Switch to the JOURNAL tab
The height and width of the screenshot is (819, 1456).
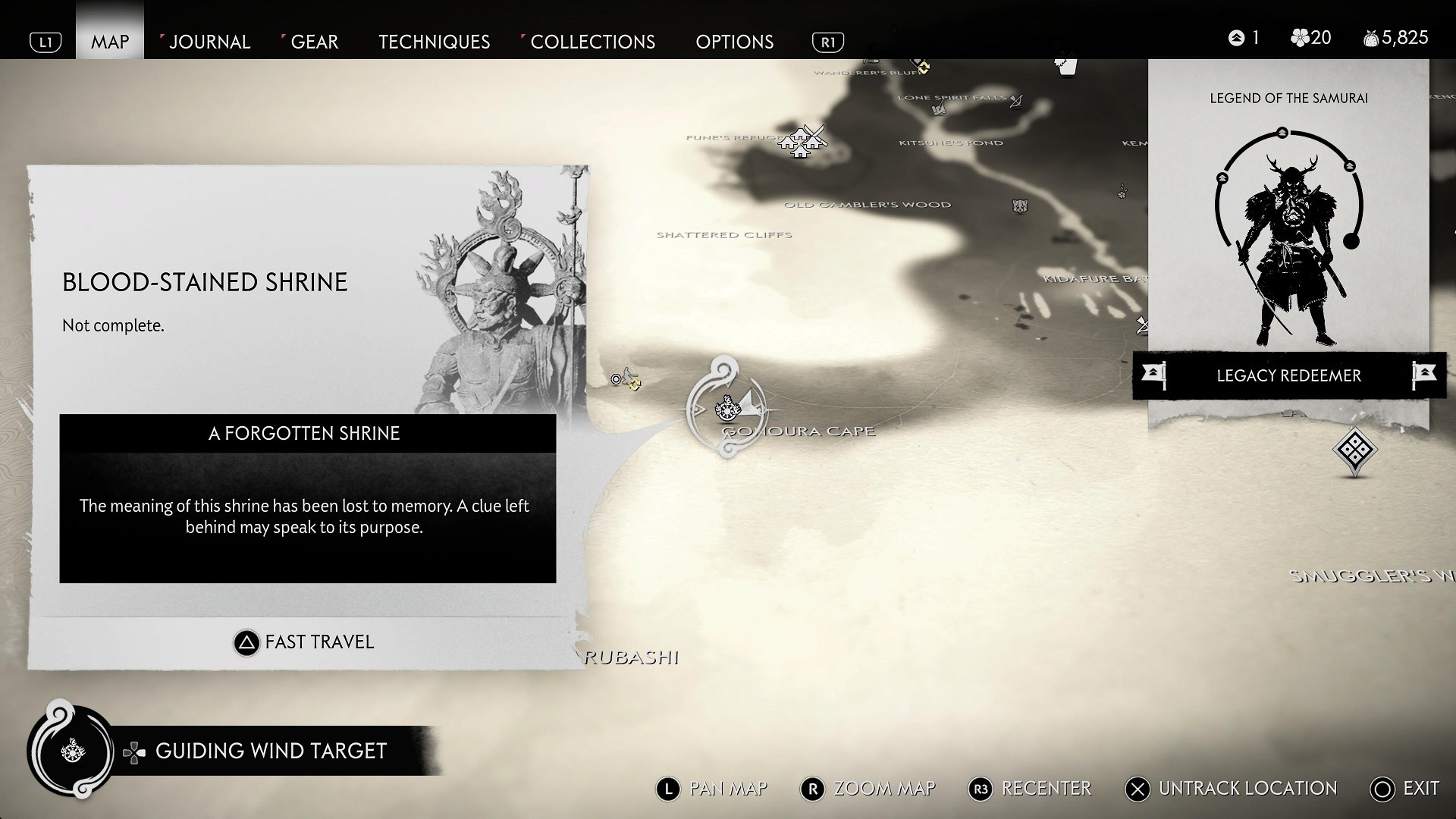(x=209, y=42)
